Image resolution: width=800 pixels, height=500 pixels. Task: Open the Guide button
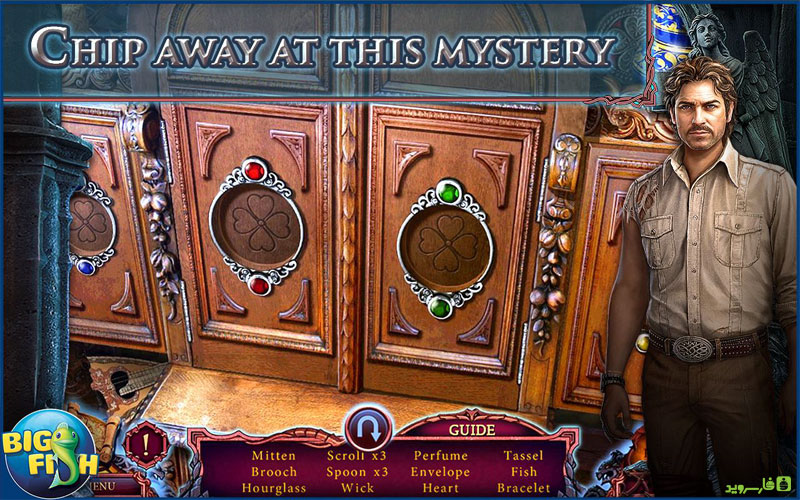coord(471,430)
